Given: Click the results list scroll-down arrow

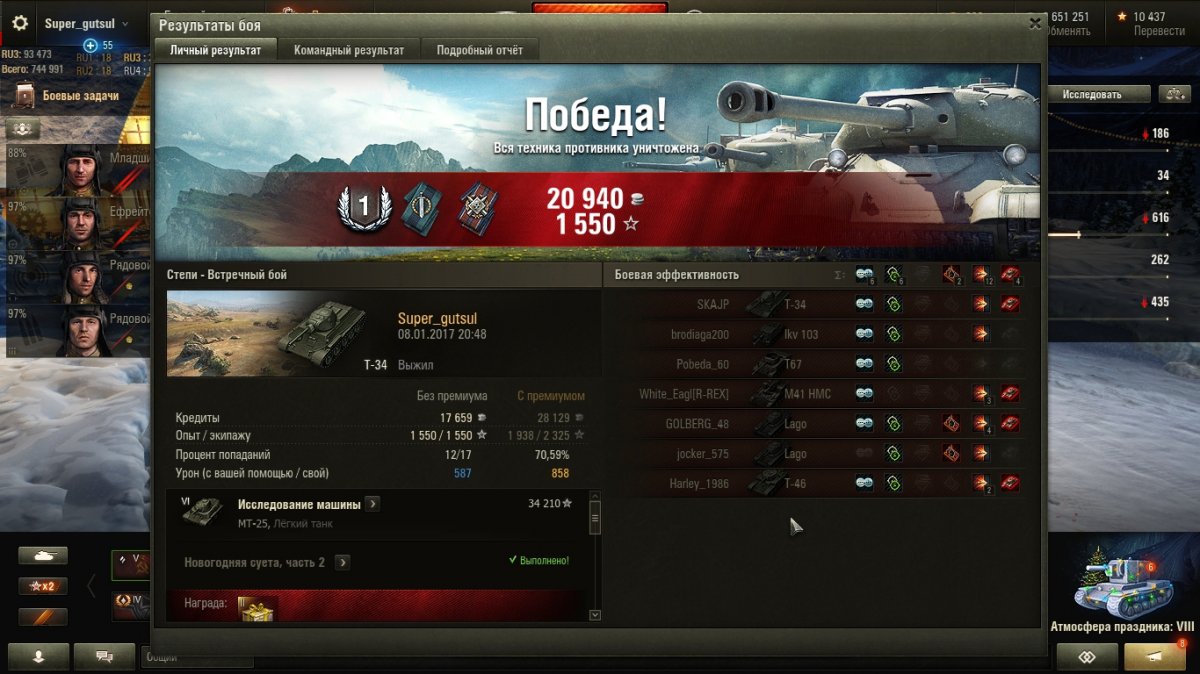Looking at the screenshot, I should (x=595, y=615).
